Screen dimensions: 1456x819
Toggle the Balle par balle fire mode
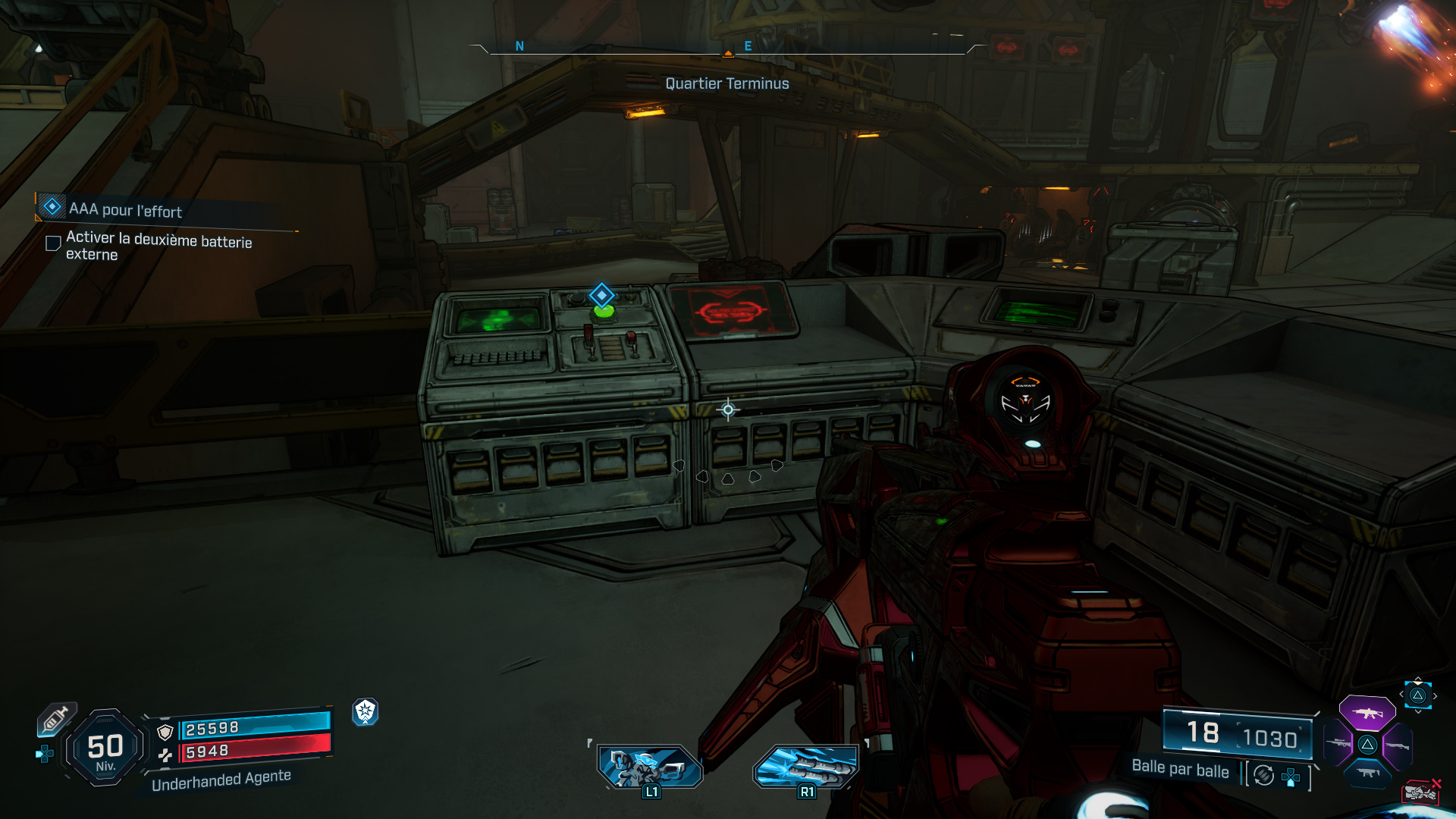pyautogui.click(x=1180, y=769)
